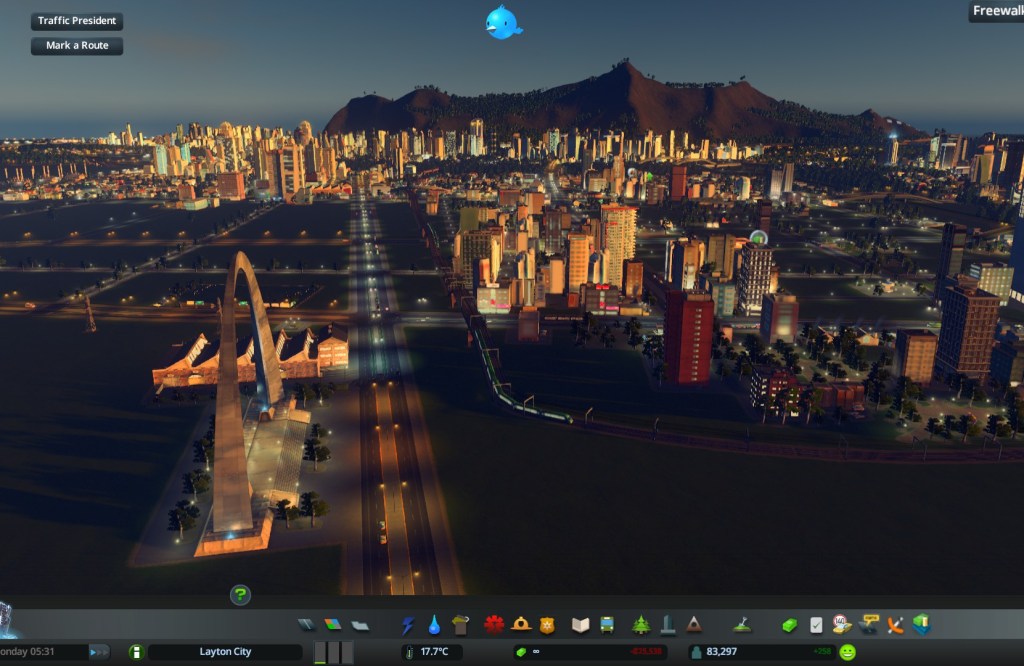Open the Fire Department helmet menu
The image size is (1024, 666).
point(520,625)
